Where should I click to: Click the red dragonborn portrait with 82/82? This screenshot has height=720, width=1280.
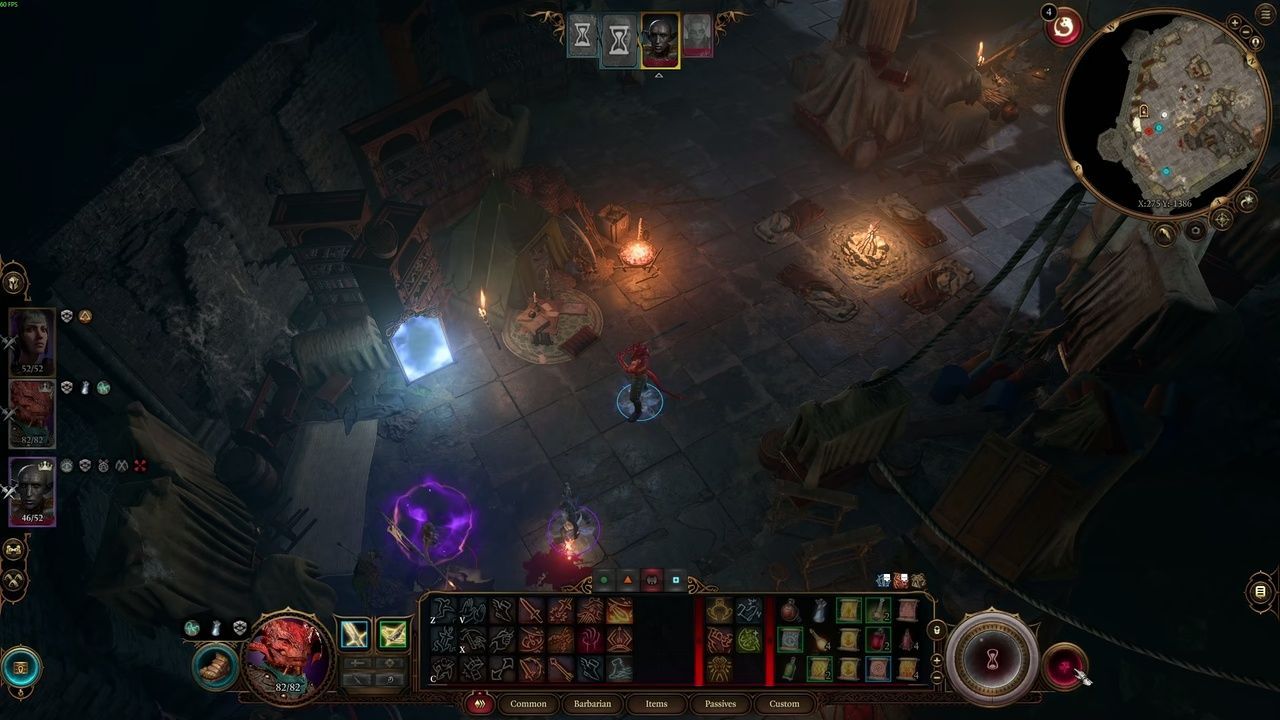287,657
